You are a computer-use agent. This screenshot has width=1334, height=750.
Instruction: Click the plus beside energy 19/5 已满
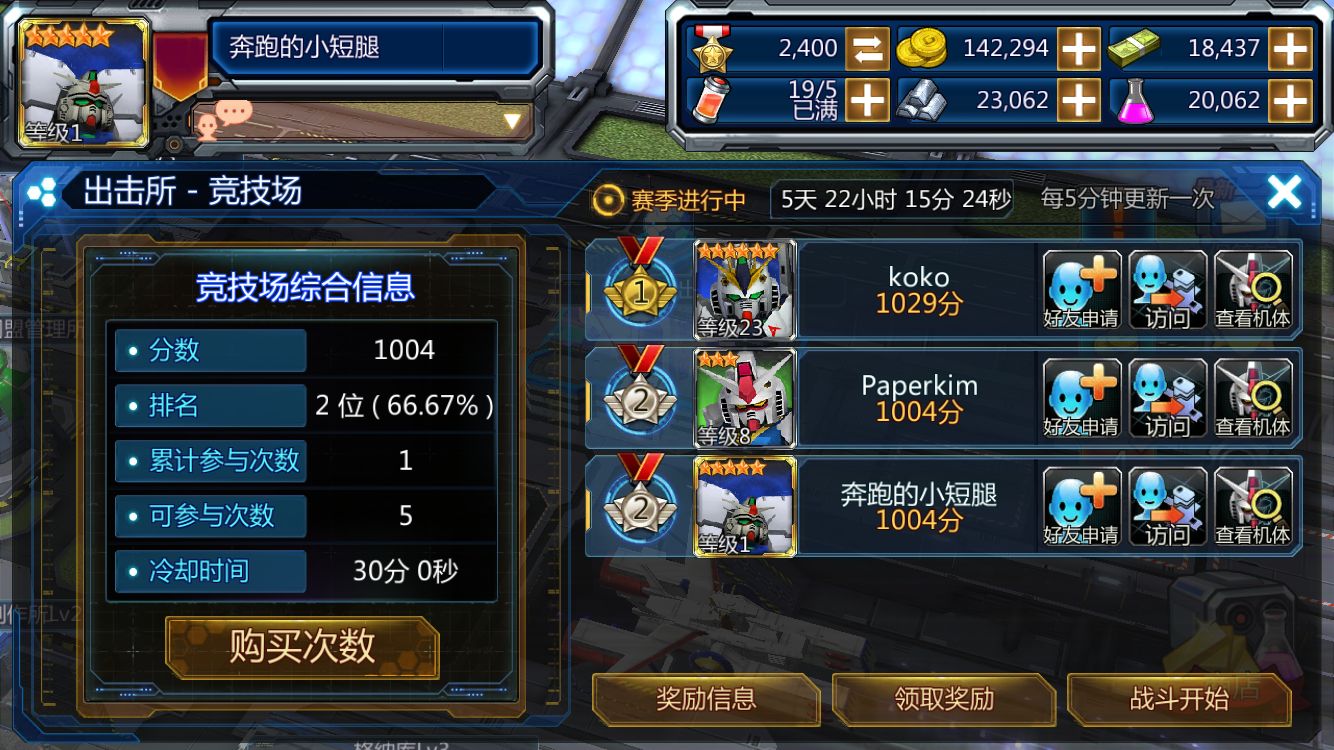tap(869, 100)
